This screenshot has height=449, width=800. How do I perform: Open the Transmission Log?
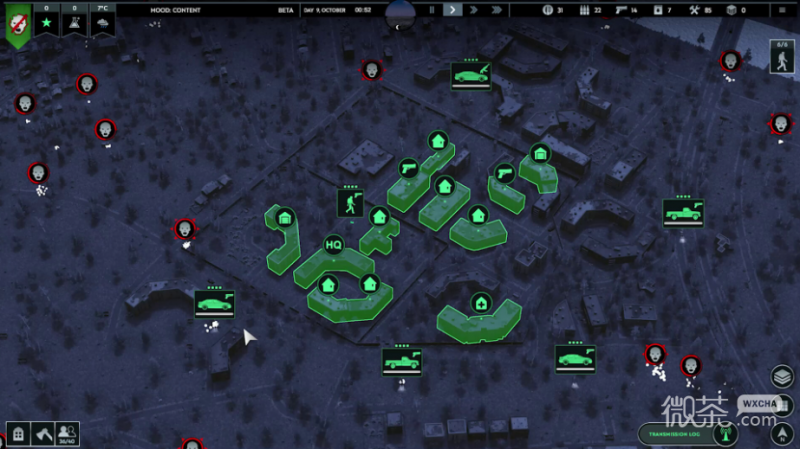(x=679, y=434)
